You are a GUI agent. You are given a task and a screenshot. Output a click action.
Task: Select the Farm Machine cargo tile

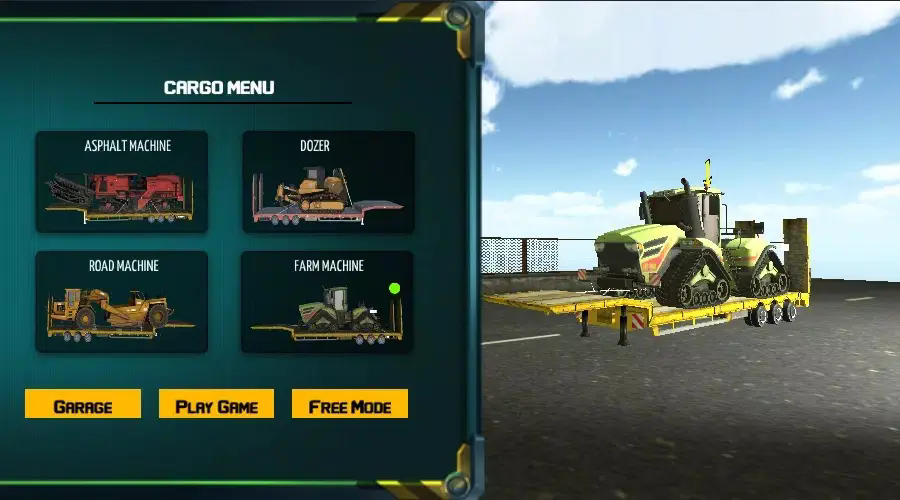click(328, 302)
